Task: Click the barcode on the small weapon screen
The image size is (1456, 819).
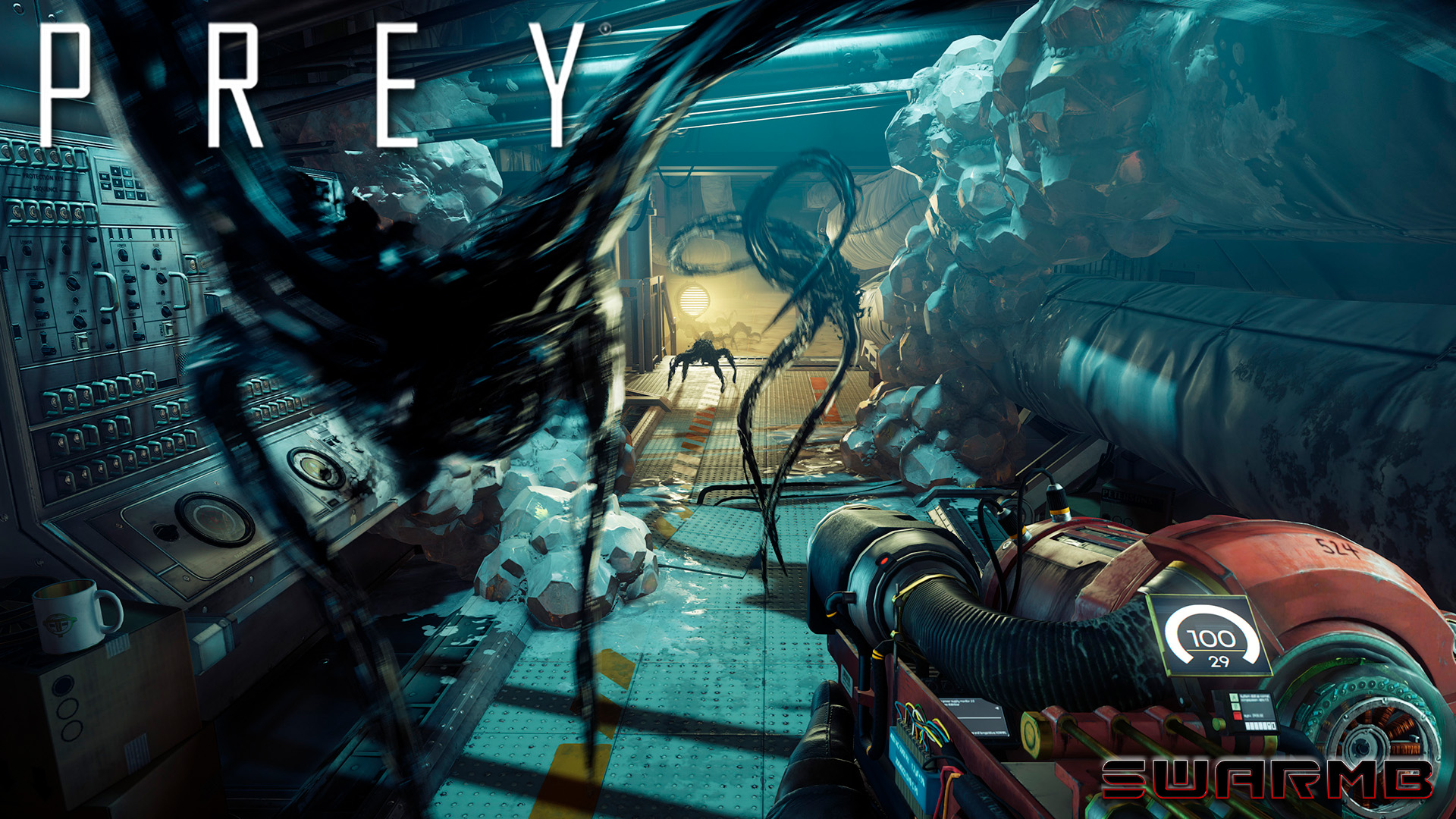Action: [x=1260, y=725]
